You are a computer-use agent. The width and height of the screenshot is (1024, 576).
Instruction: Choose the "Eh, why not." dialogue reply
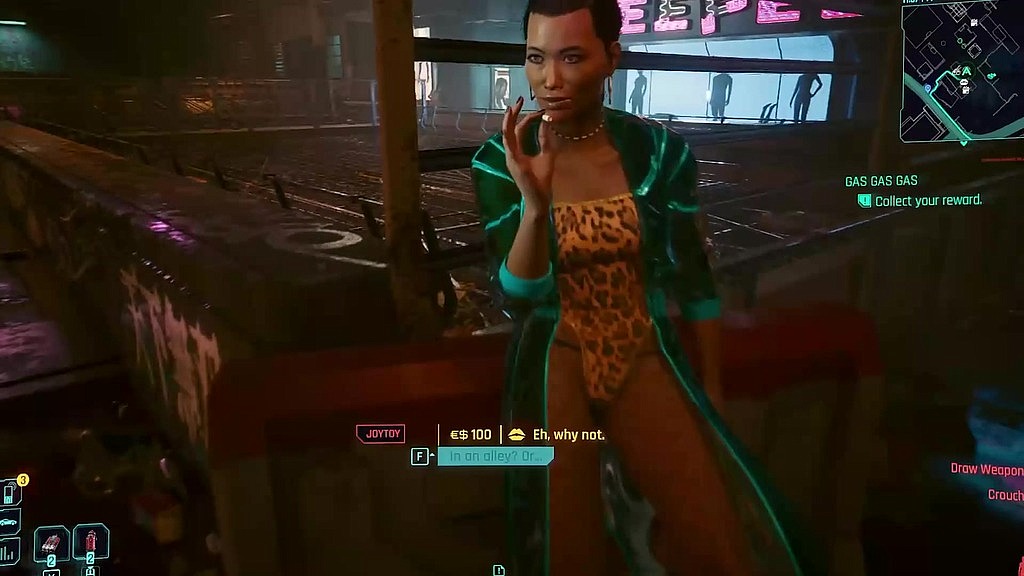click(x=568, y=435)
